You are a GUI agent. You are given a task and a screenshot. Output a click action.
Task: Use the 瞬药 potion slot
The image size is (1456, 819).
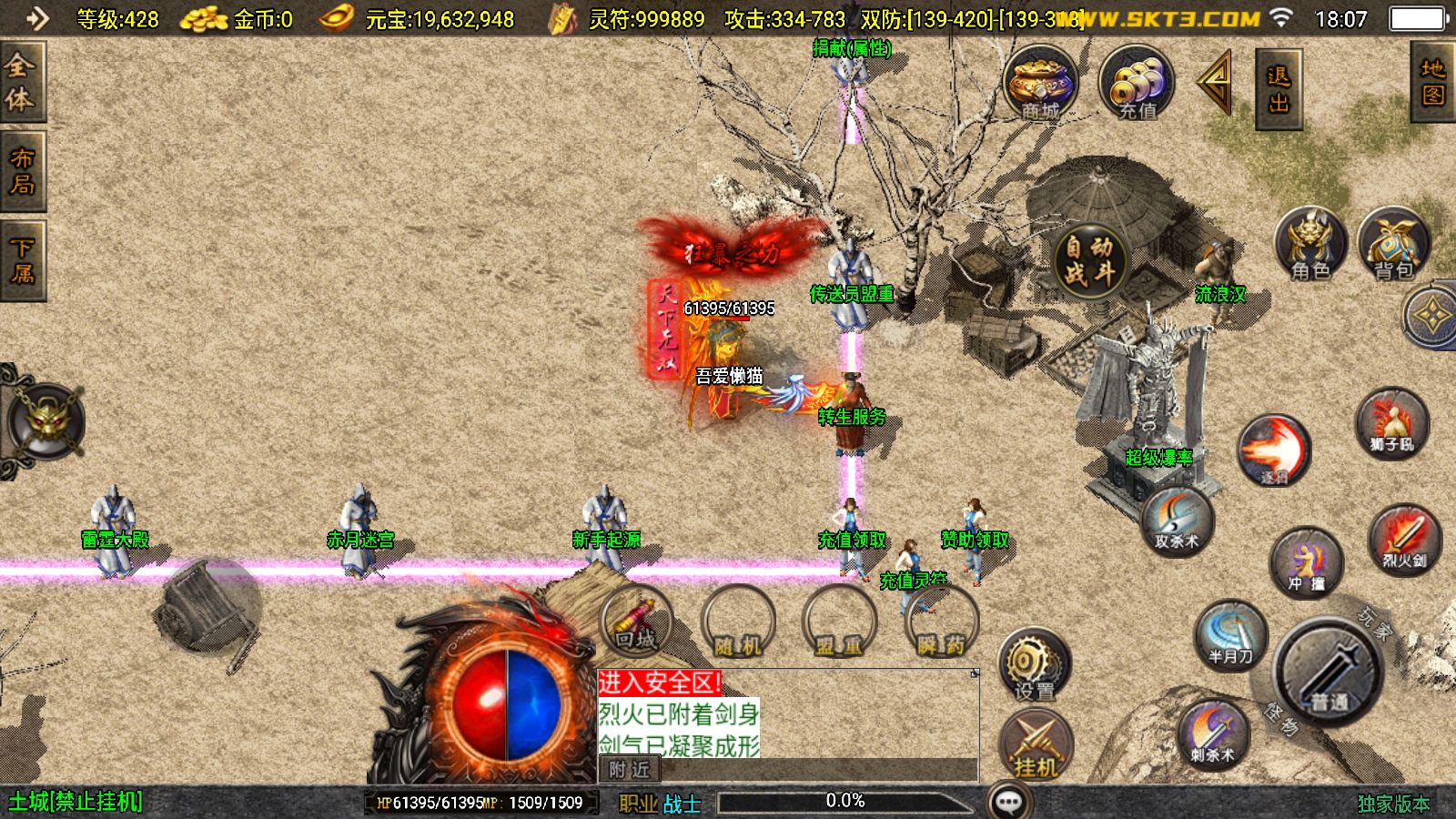pos(941,623)
